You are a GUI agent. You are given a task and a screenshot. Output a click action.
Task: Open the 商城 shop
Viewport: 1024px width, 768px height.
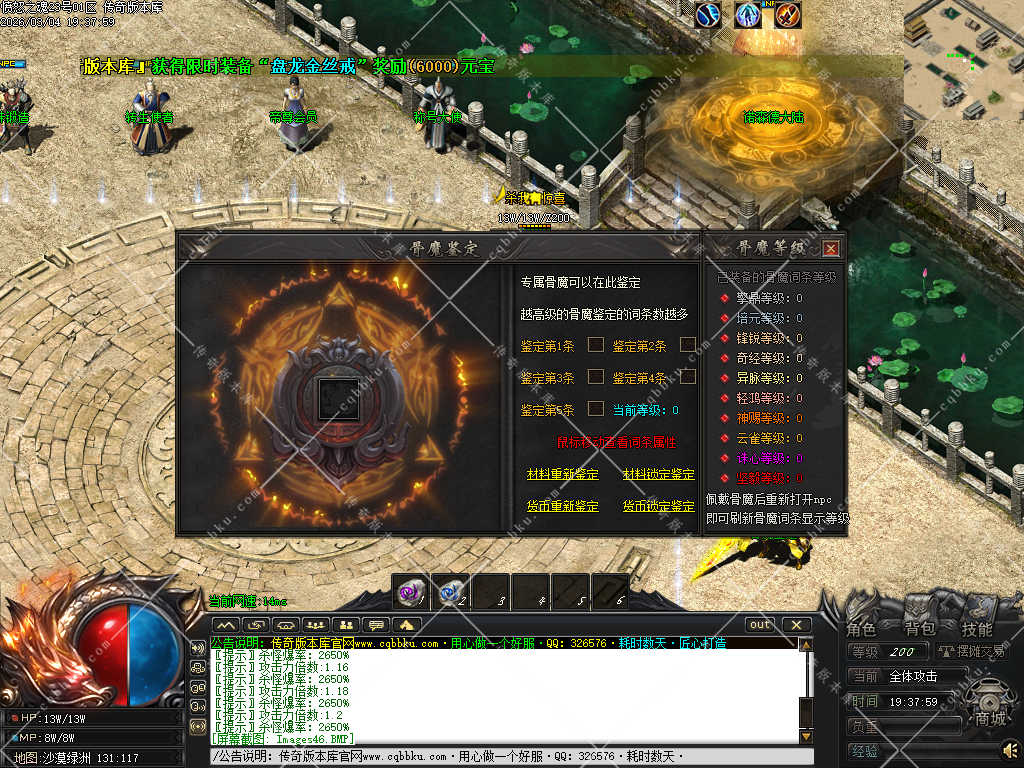coord(991,717)
